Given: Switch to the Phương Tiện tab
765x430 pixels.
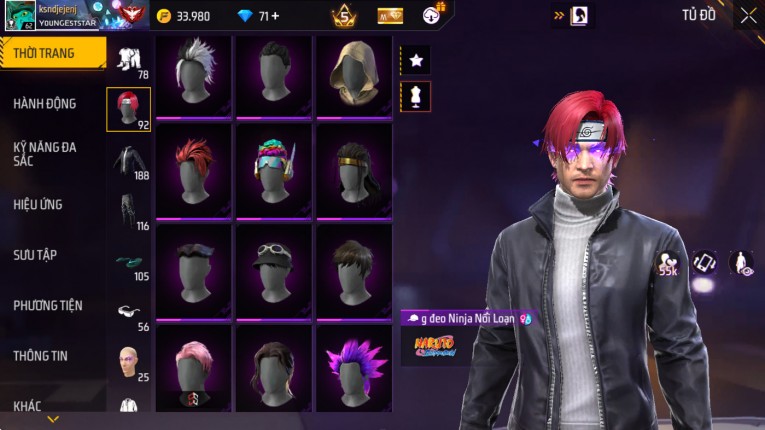Looking at the screenshot, I should [x=48, y=305].
